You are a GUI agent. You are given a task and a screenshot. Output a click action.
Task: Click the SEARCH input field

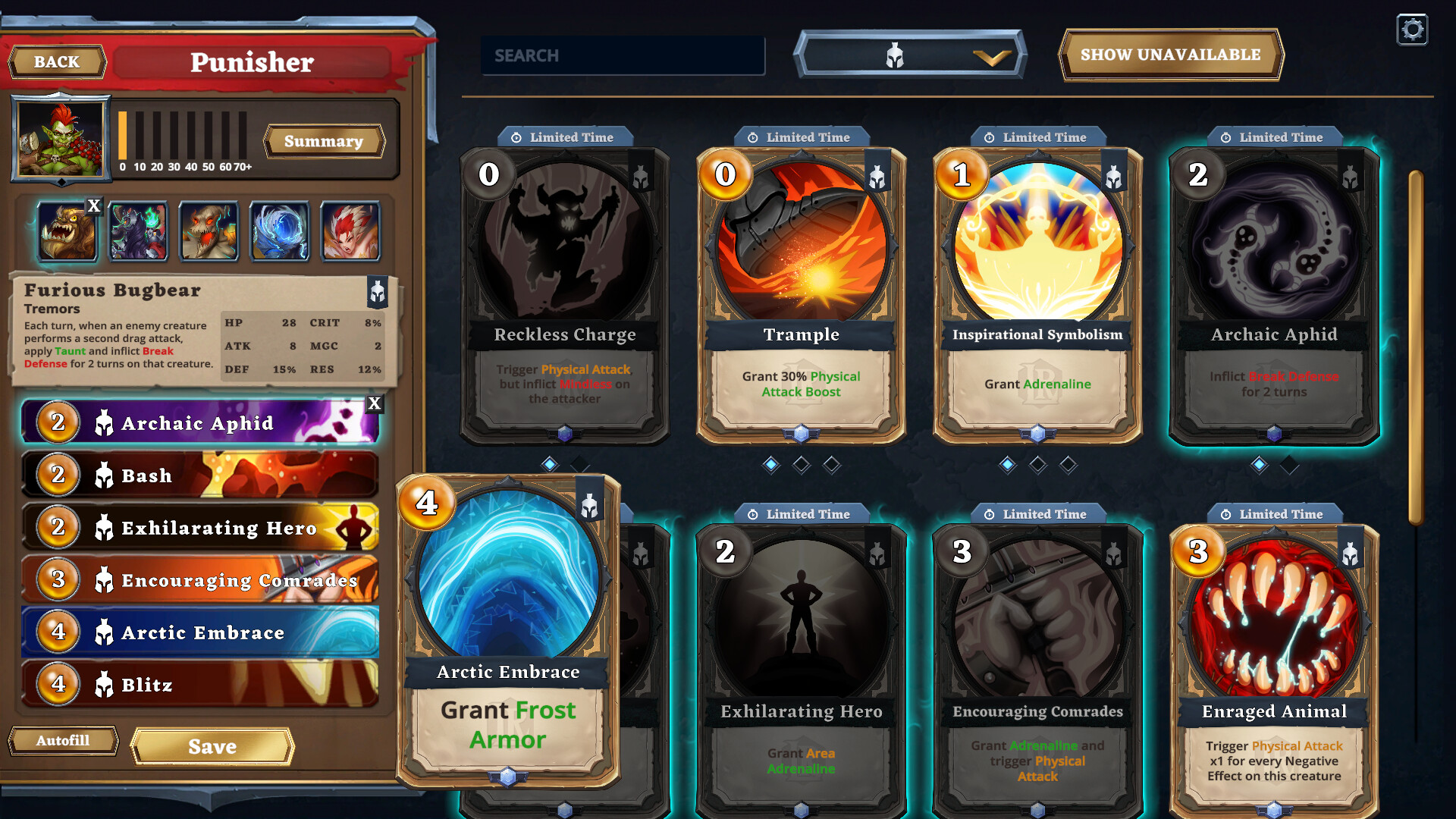click(622, 55)
